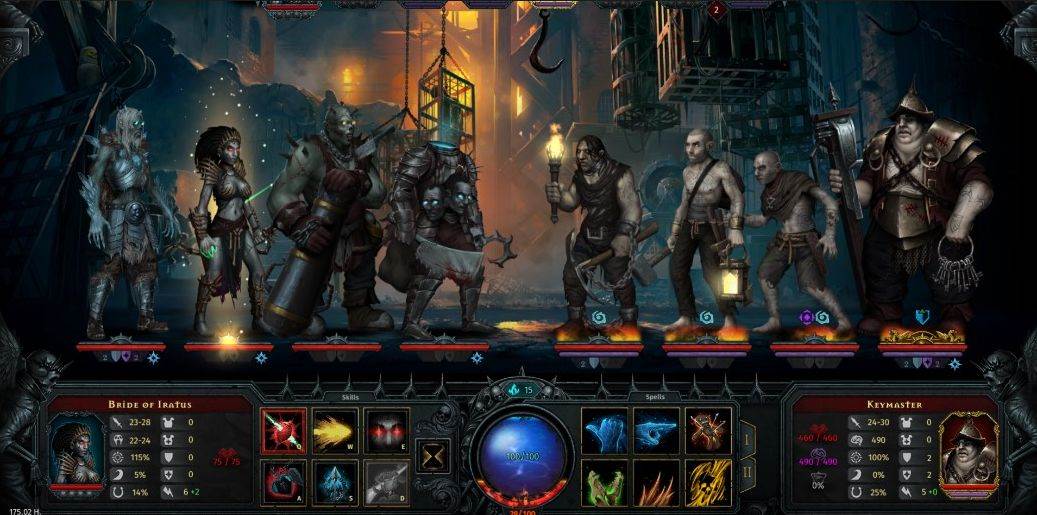Pick the blue ice crystal skill
The width and height of the screenshot is (1037, 515).
point(335,482)
